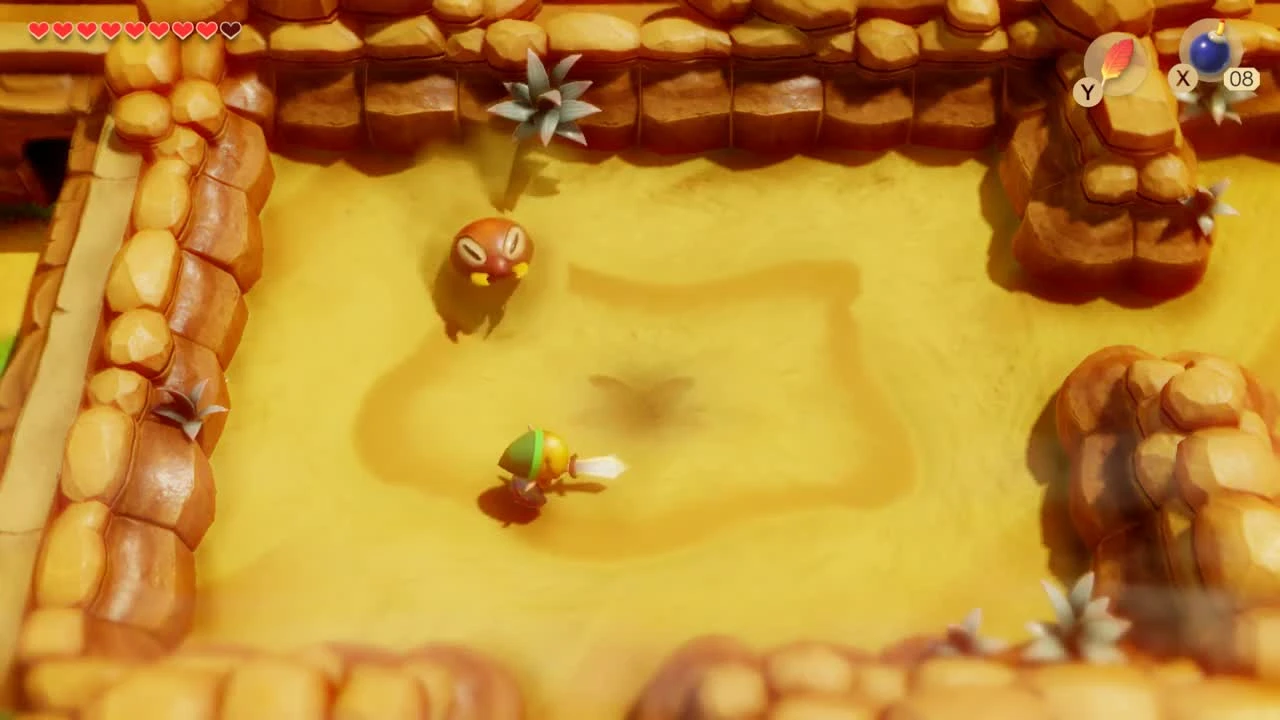This screenshot has height=720, width=1280.
Task: Click the fourth heart in the row
Action: (111, 30)
